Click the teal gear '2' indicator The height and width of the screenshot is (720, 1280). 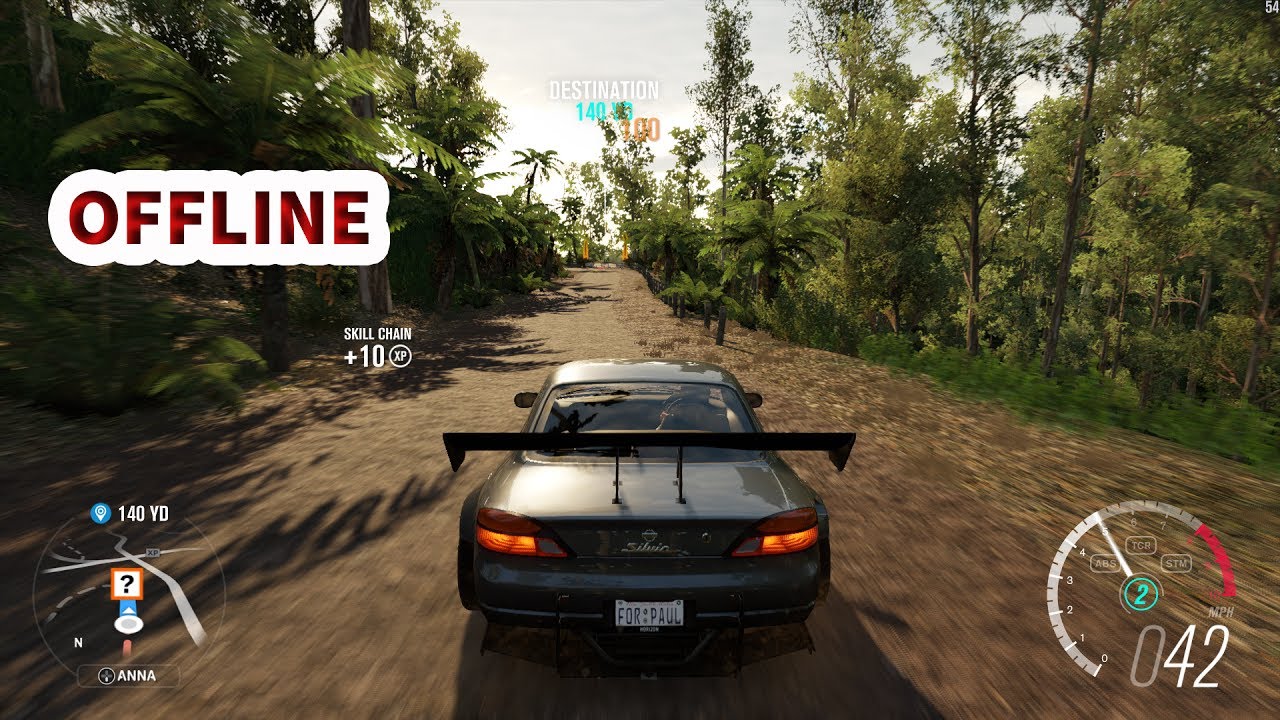coord(1141,594)
